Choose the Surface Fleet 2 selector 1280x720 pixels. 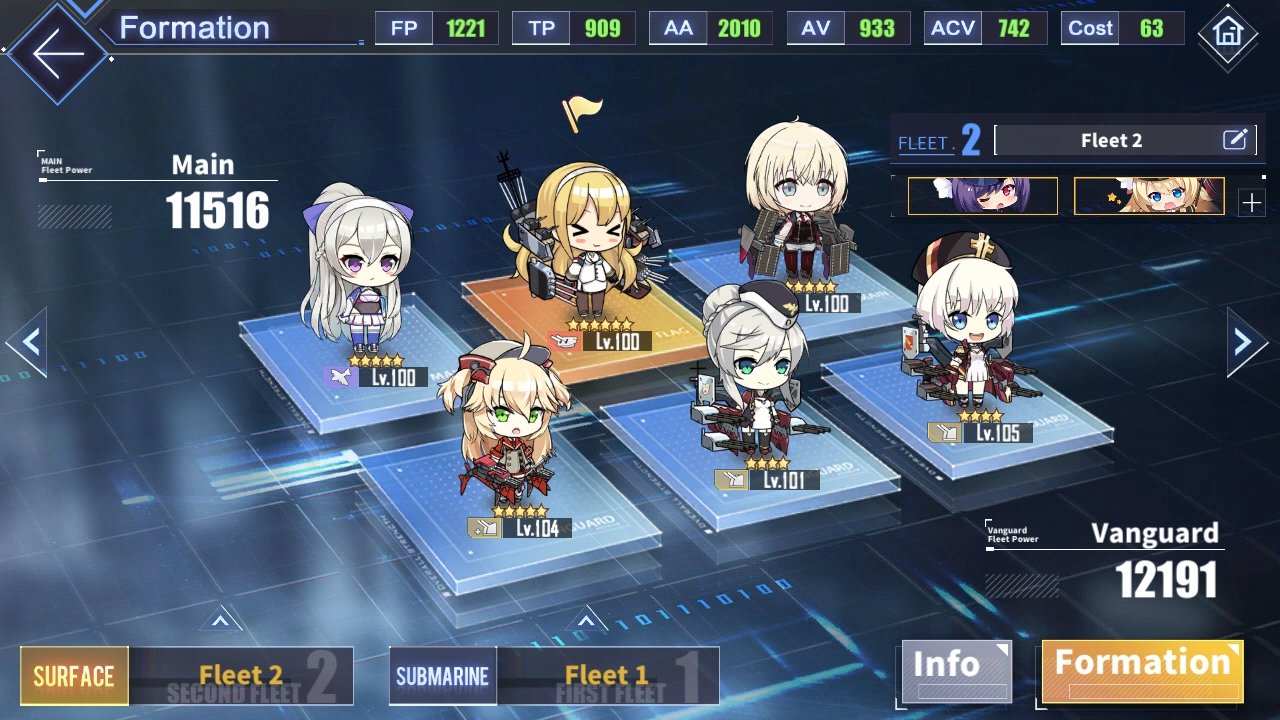click(x=187, y=676)
